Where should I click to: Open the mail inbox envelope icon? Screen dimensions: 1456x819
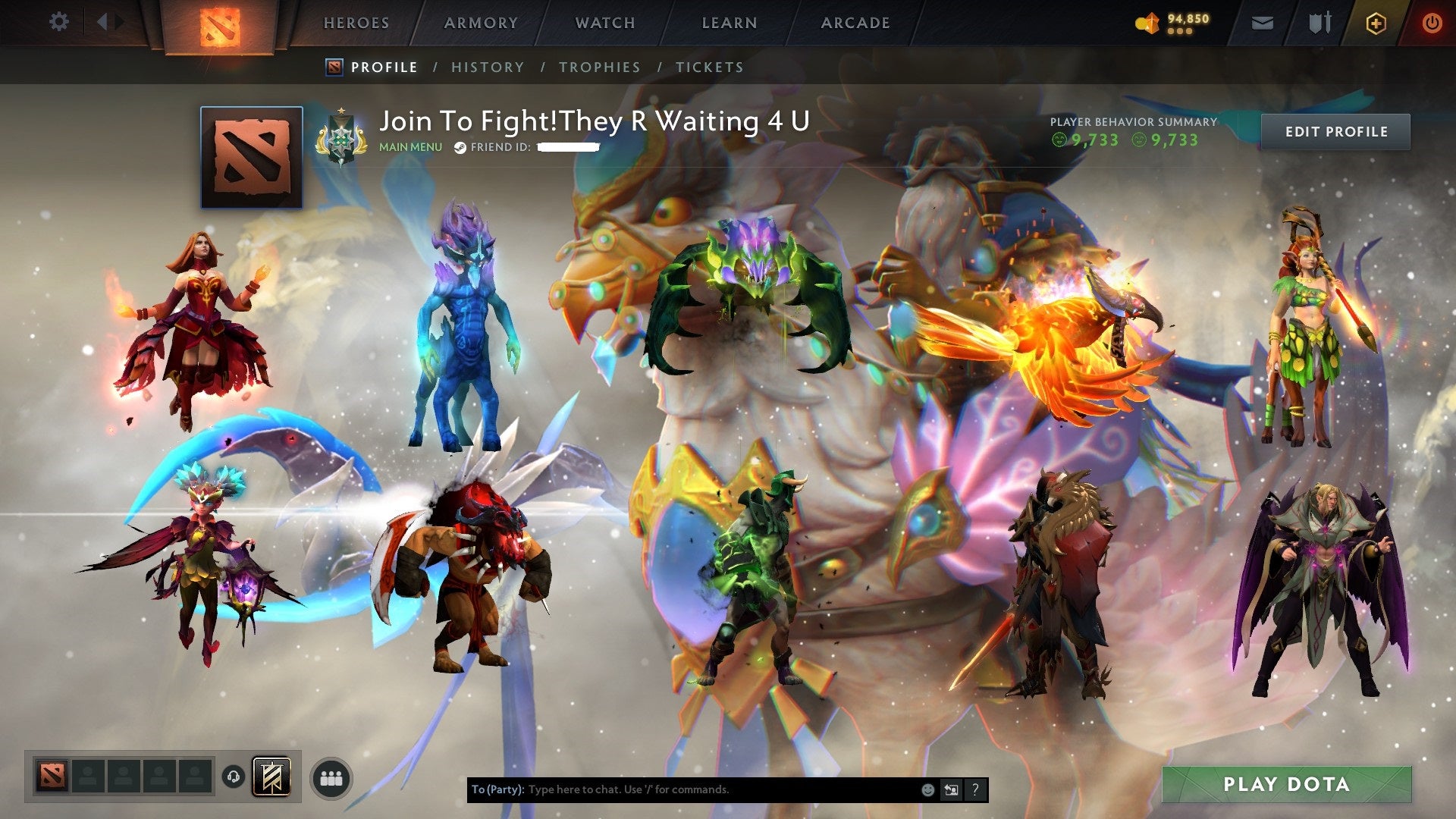[1263, 23]
